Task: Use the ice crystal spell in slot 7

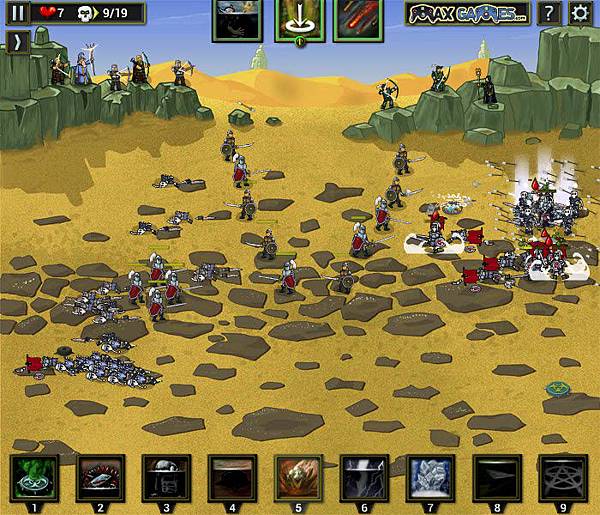Action: click(x=430, y=477)
